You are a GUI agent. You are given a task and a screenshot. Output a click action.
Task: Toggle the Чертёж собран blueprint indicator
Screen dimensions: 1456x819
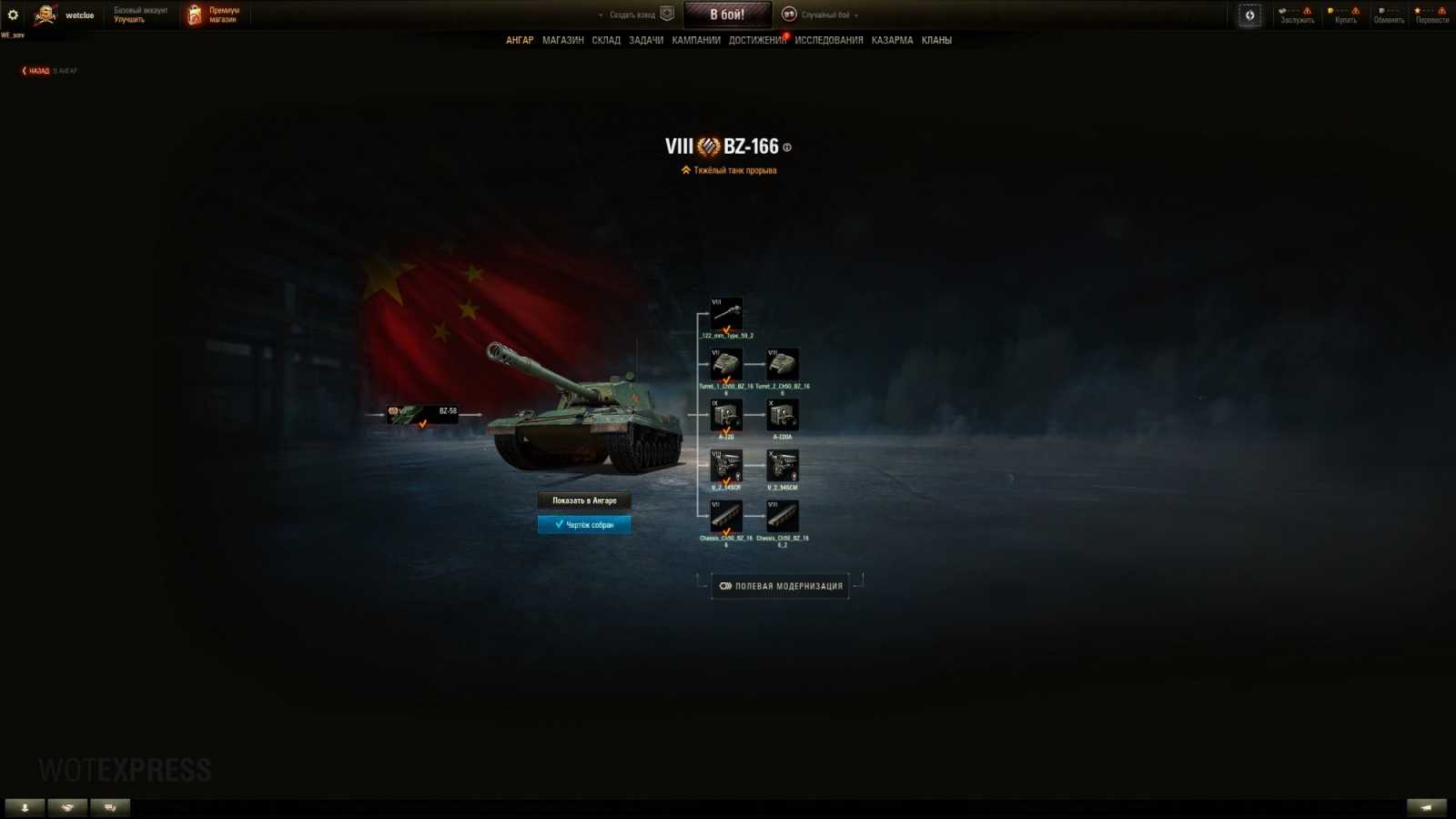click(x=585, y=524)
